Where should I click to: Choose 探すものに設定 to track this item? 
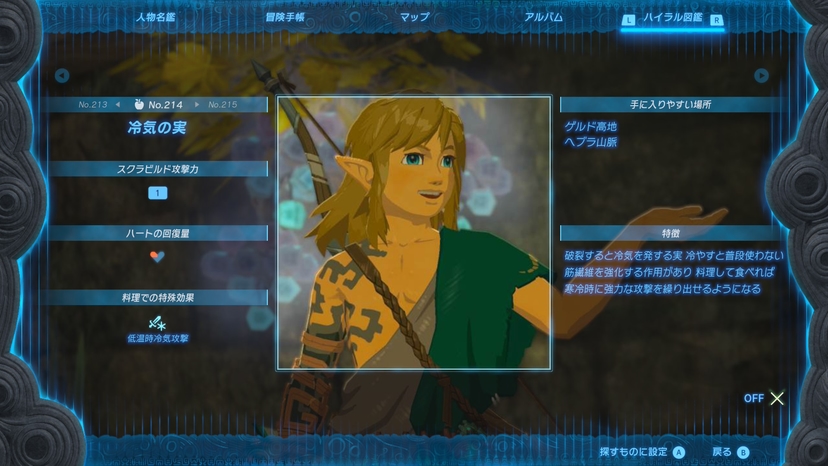[x=642, y=452]
